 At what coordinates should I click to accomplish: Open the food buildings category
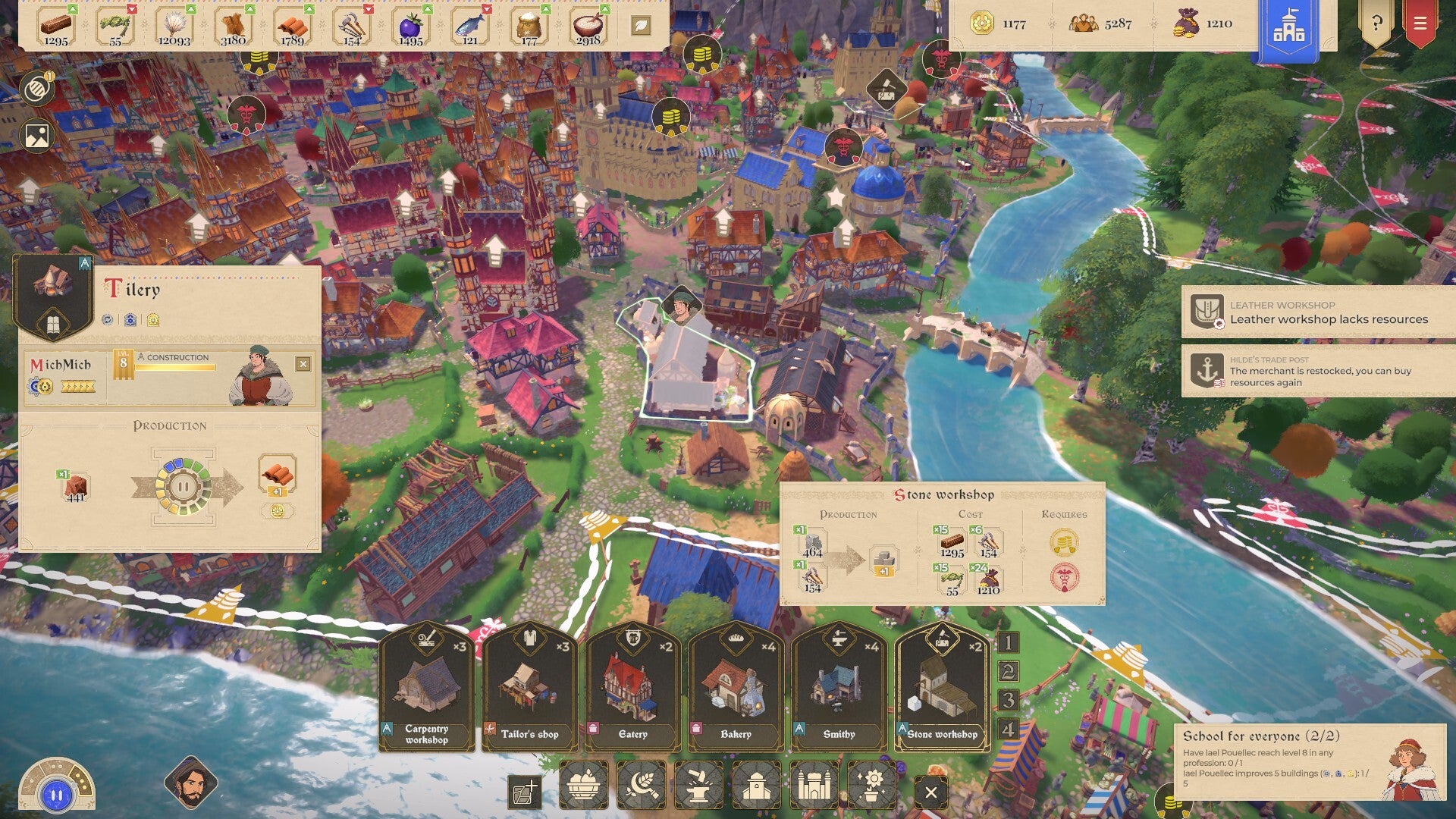point(582,786)
